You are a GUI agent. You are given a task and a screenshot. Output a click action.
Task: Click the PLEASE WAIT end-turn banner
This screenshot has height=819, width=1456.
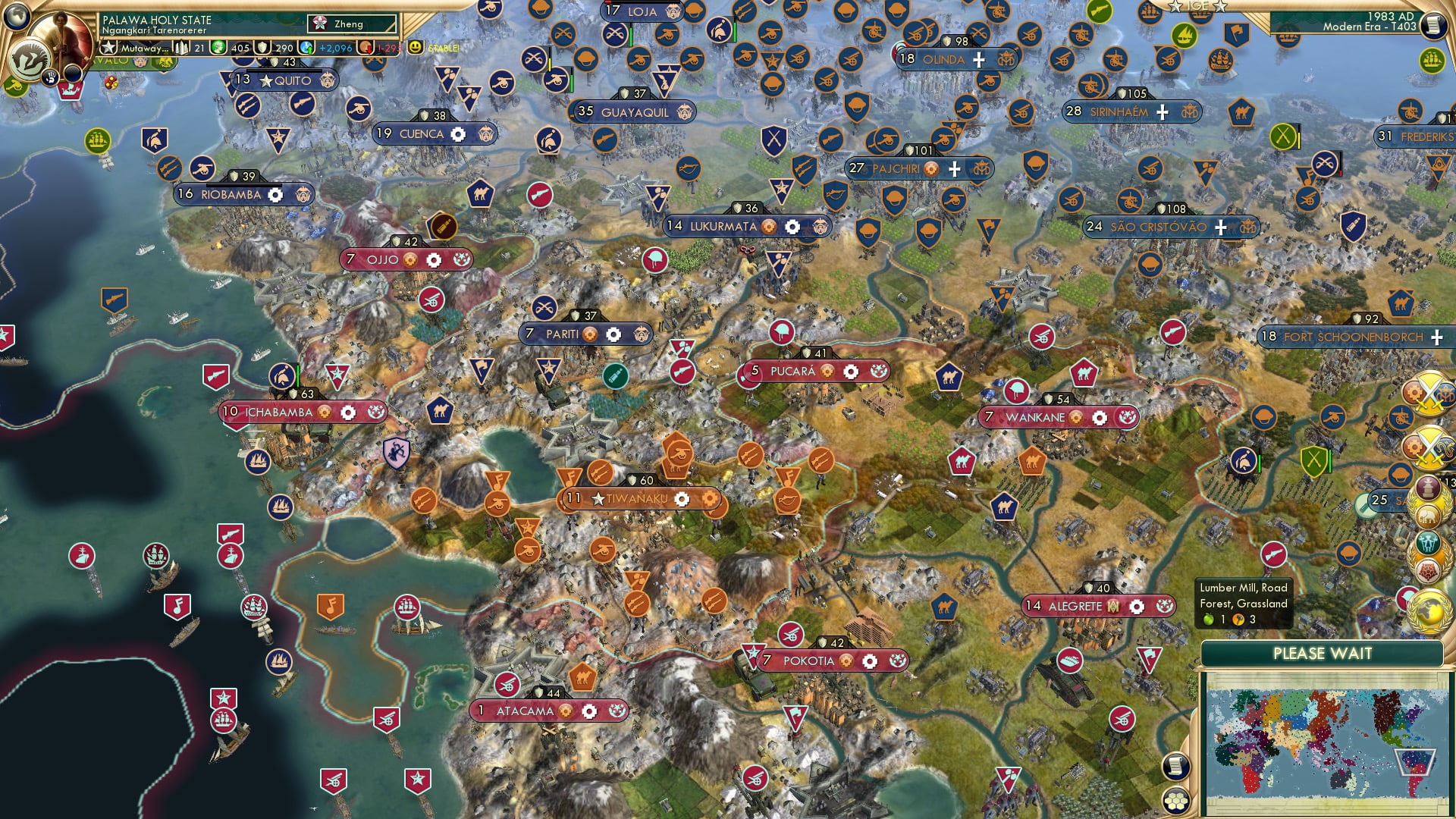pyautogui.click(x=1325, y=653)
